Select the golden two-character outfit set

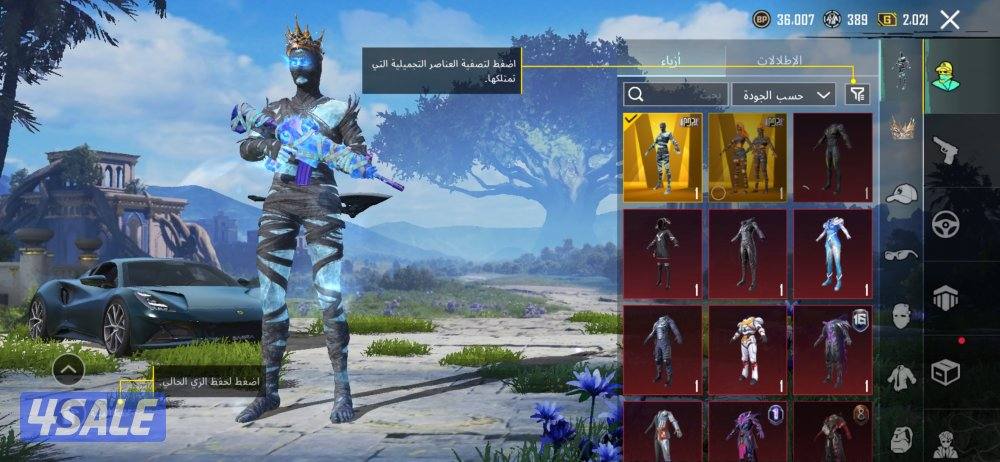tap(747, 157)
